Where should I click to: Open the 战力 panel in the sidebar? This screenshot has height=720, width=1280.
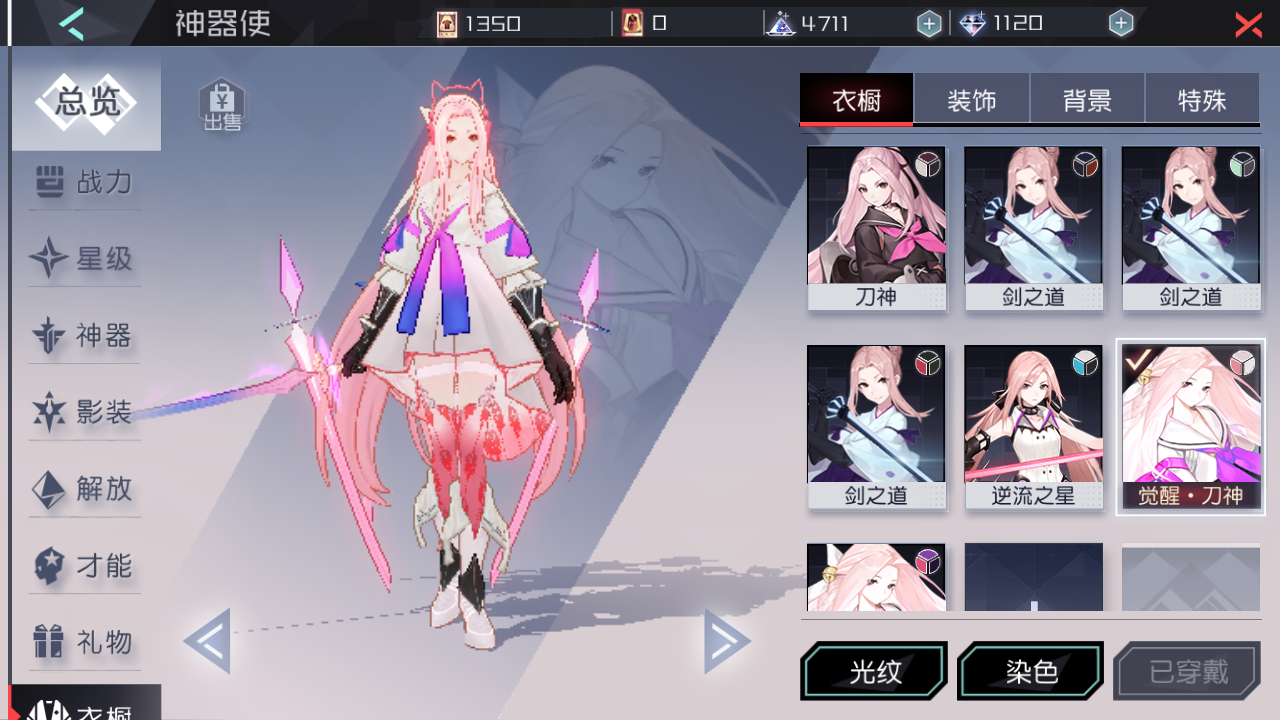pyautogui.click(x=85, y=182)
